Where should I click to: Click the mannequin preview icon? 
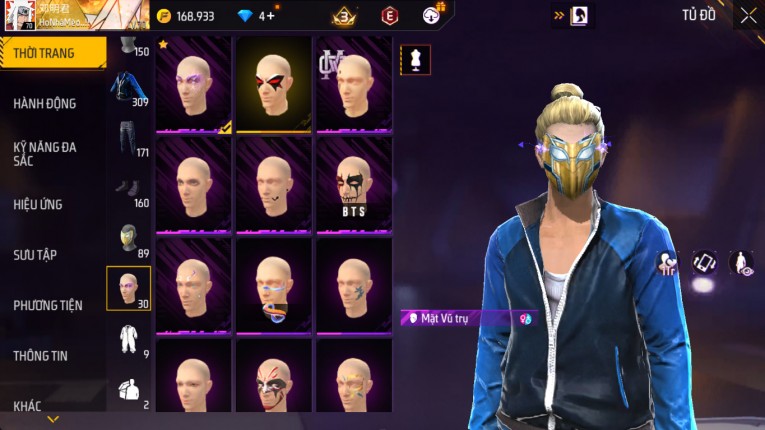(x=416, y=59)
